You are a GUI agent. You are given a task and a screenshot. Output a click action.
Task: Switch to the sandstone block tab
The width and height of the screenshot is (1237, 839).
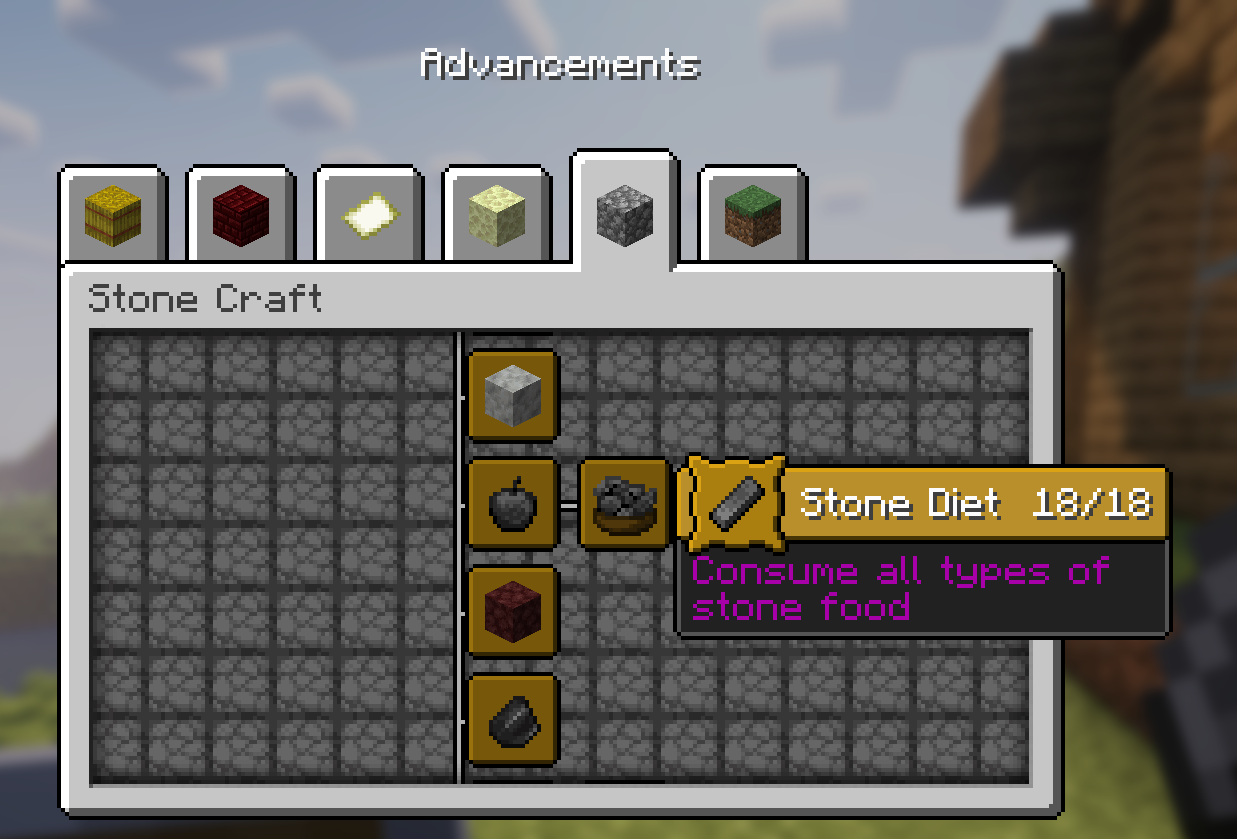[497, 215]
